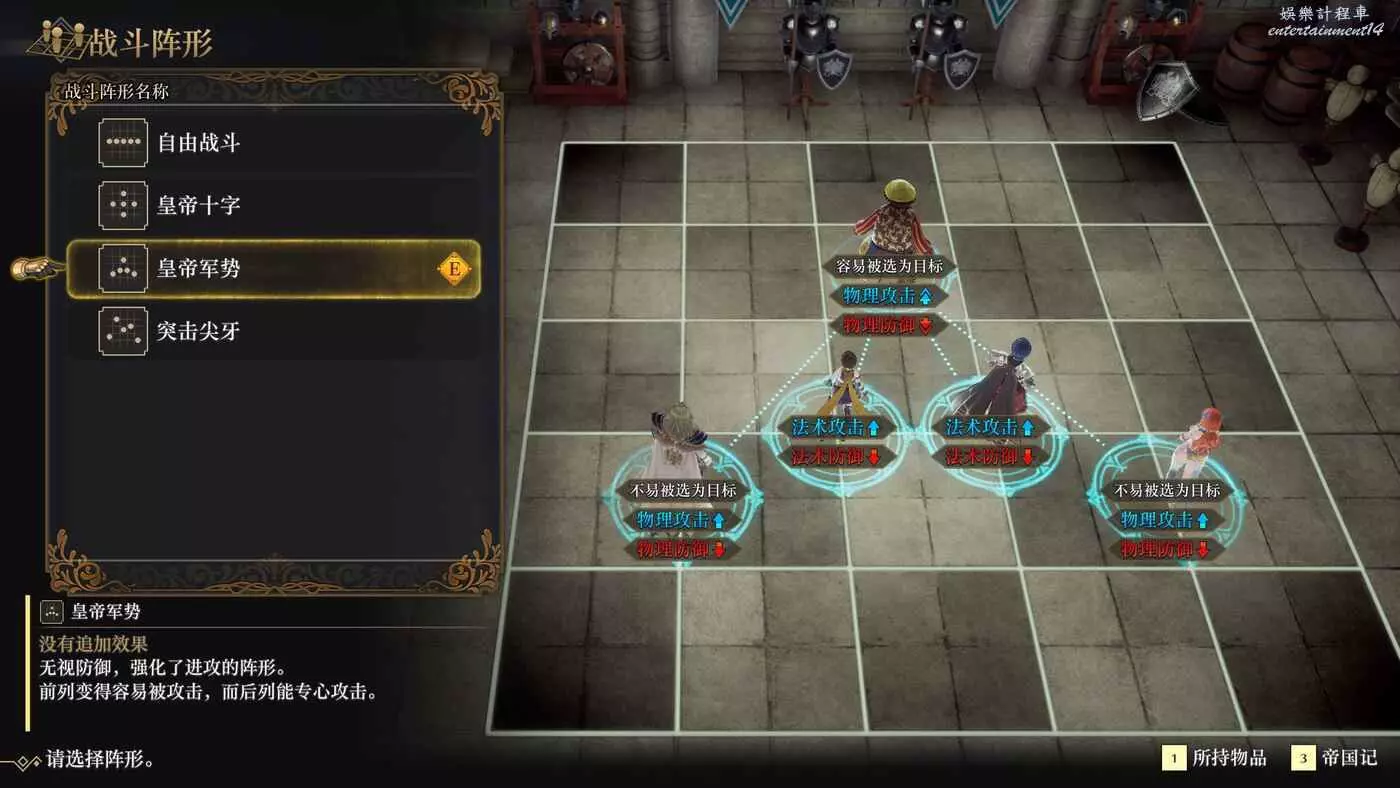Open 所持物品 inventory
The image size is (1400, 788).
(x=1216, y=758)
